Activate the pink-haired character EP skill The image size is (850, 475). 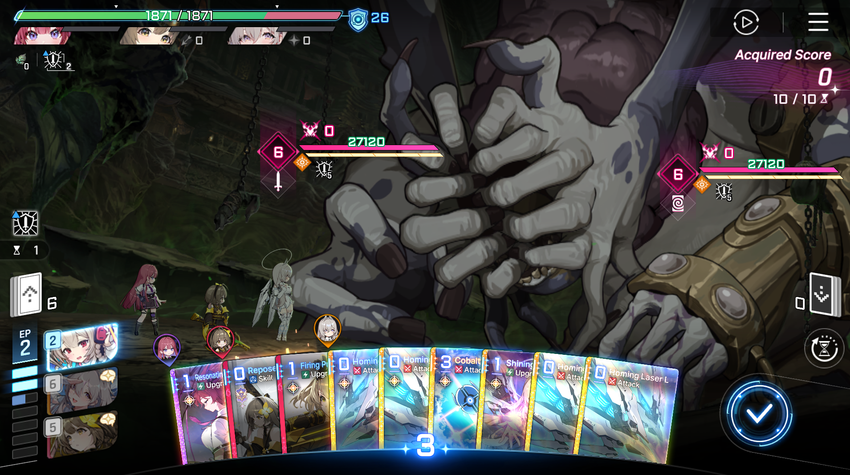tap(79, 347)
